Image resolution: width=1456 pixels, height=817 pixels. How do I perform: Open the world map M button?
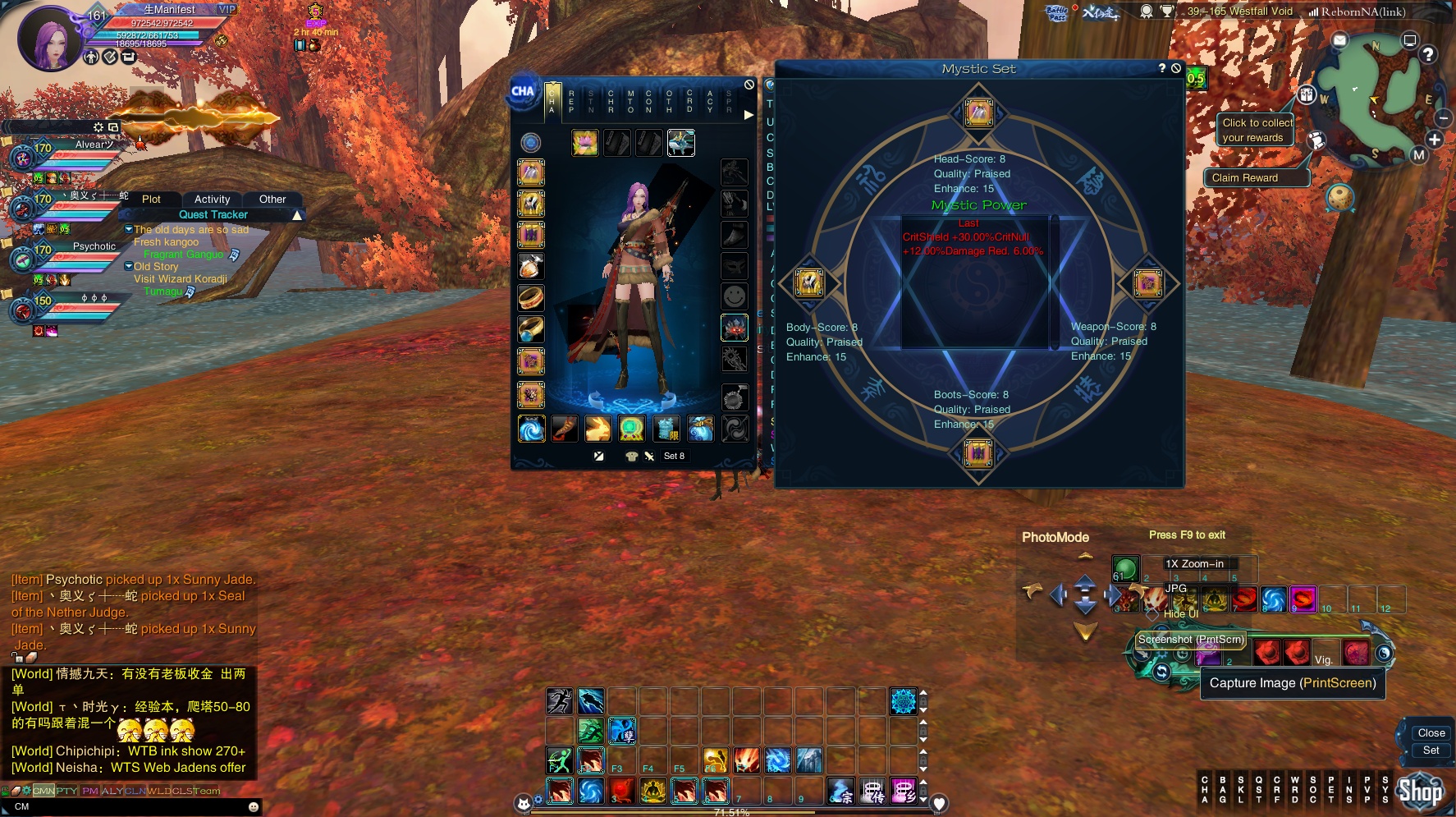click(x=1419, y=155)
